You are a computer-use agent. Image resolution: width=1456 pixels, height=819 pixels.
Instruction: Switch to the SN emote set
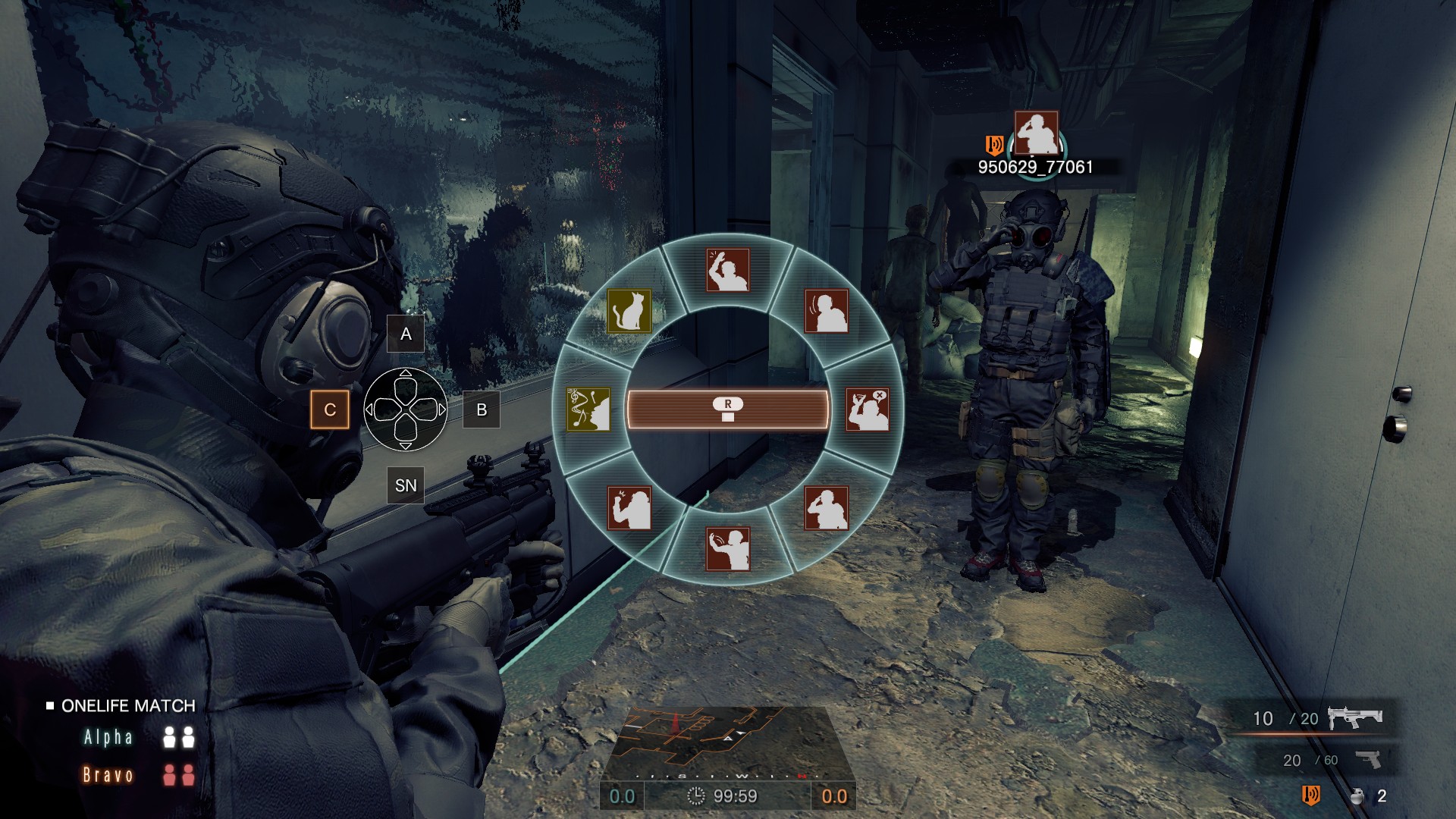coord(406,485)
